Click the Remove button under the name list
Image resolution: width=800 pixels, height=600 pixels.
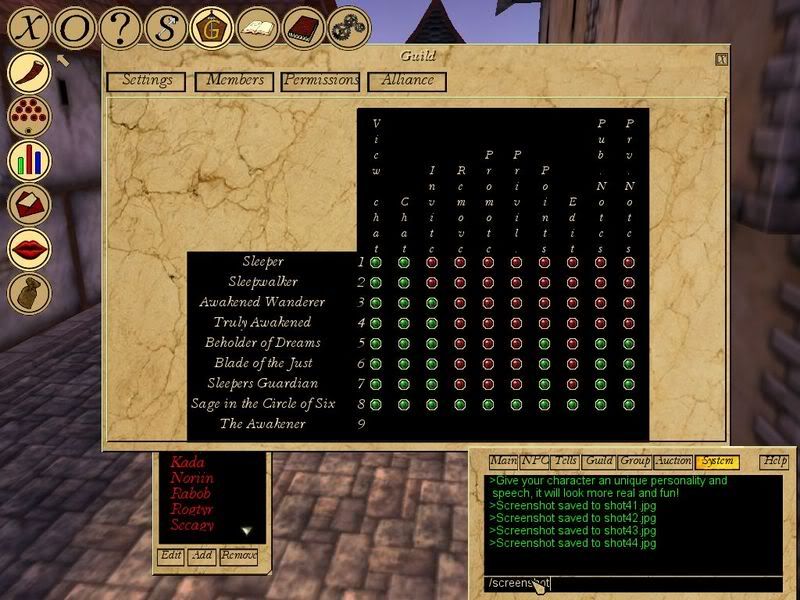(x=239, y=556)
